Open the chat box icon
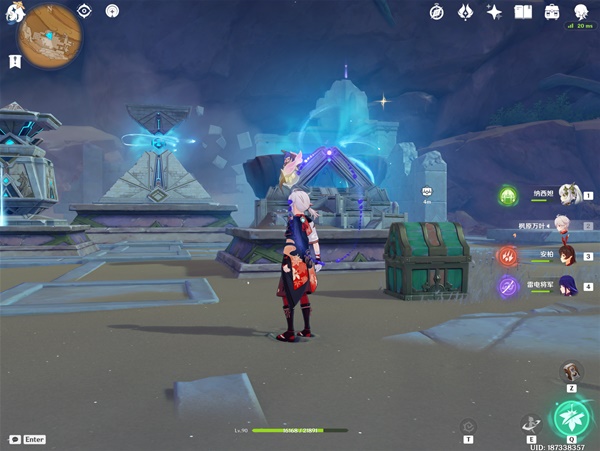This screenshot has height=451, width=600. pos(15,439)
